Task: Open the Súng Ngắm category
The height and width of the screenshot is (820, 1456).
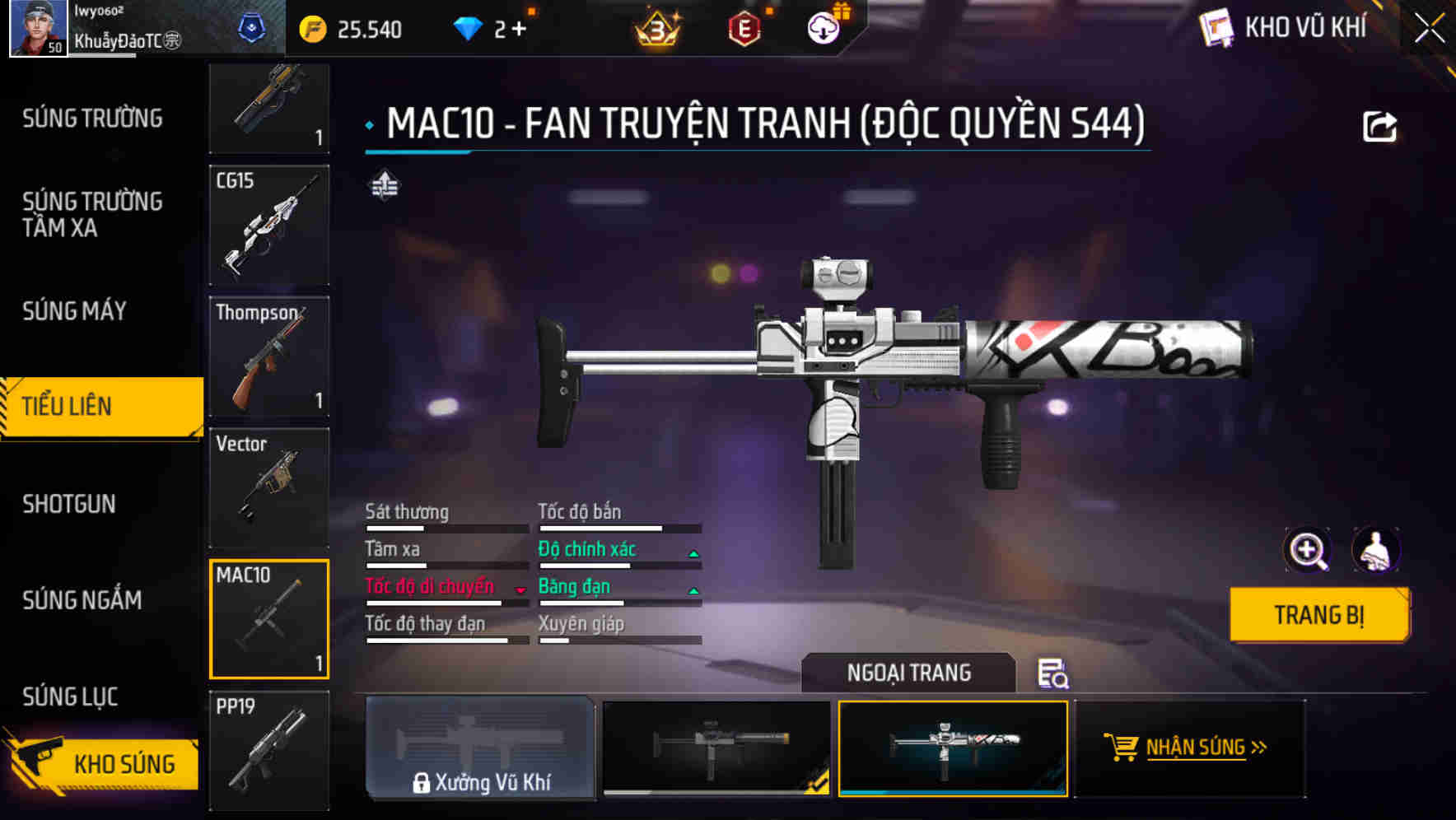Action: click(82, 600)
